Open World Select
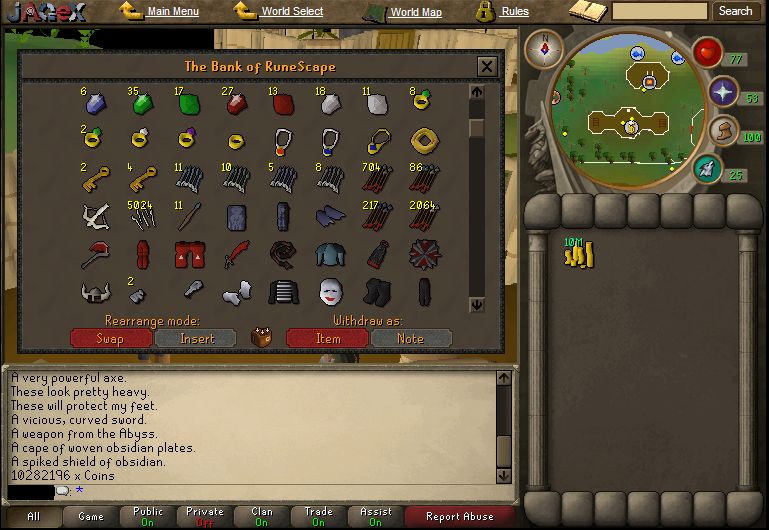Screen dimensions: 769x530 [x=291, y=12]
